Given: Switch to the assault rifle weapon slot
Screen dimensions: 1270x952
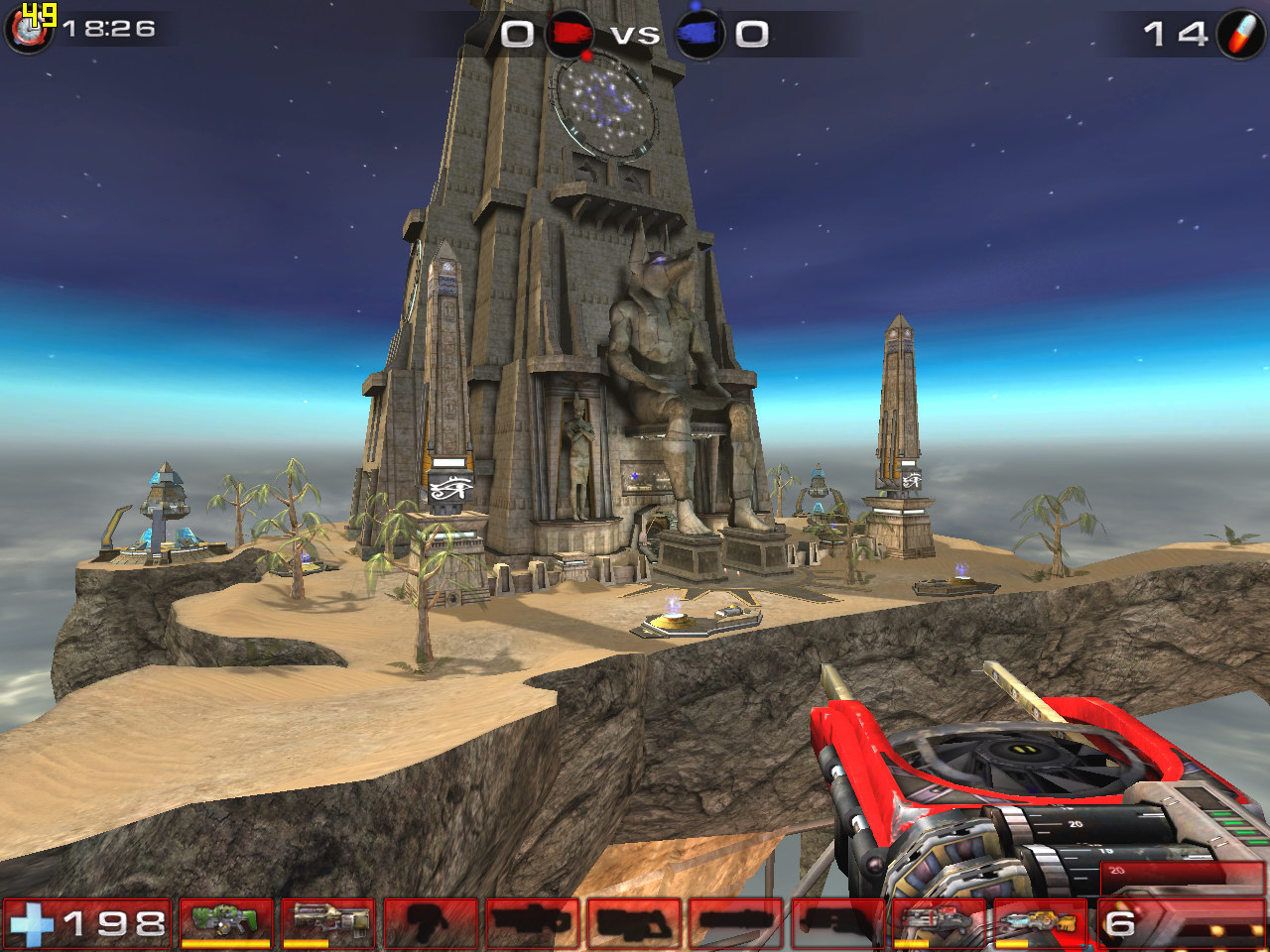Looking at the screenshot, I should click(x=328, y=922).
